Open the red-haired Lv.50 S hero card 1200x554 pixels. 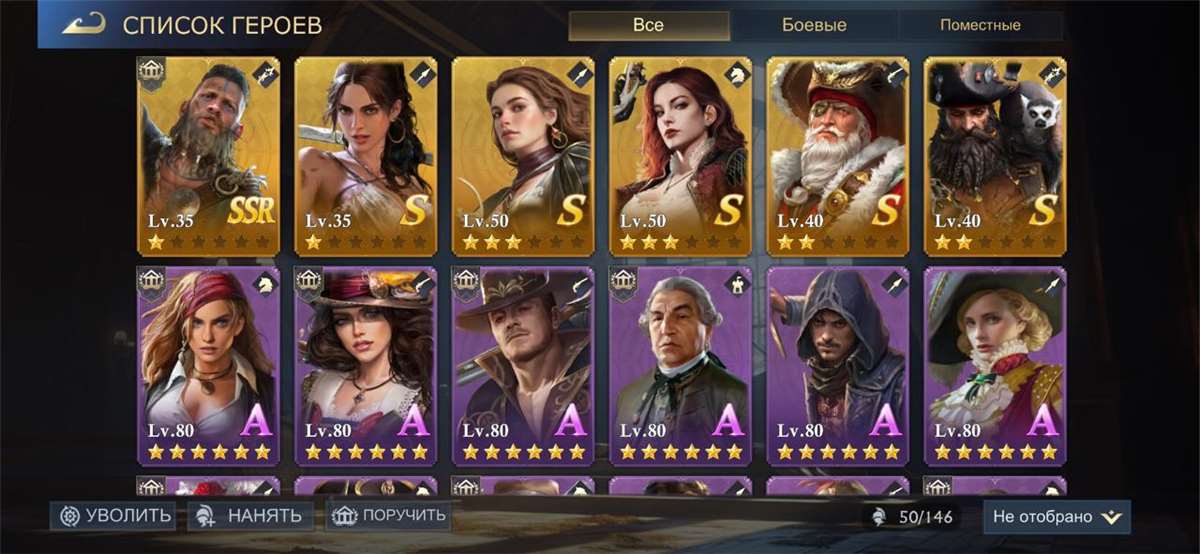click(680, 155)
